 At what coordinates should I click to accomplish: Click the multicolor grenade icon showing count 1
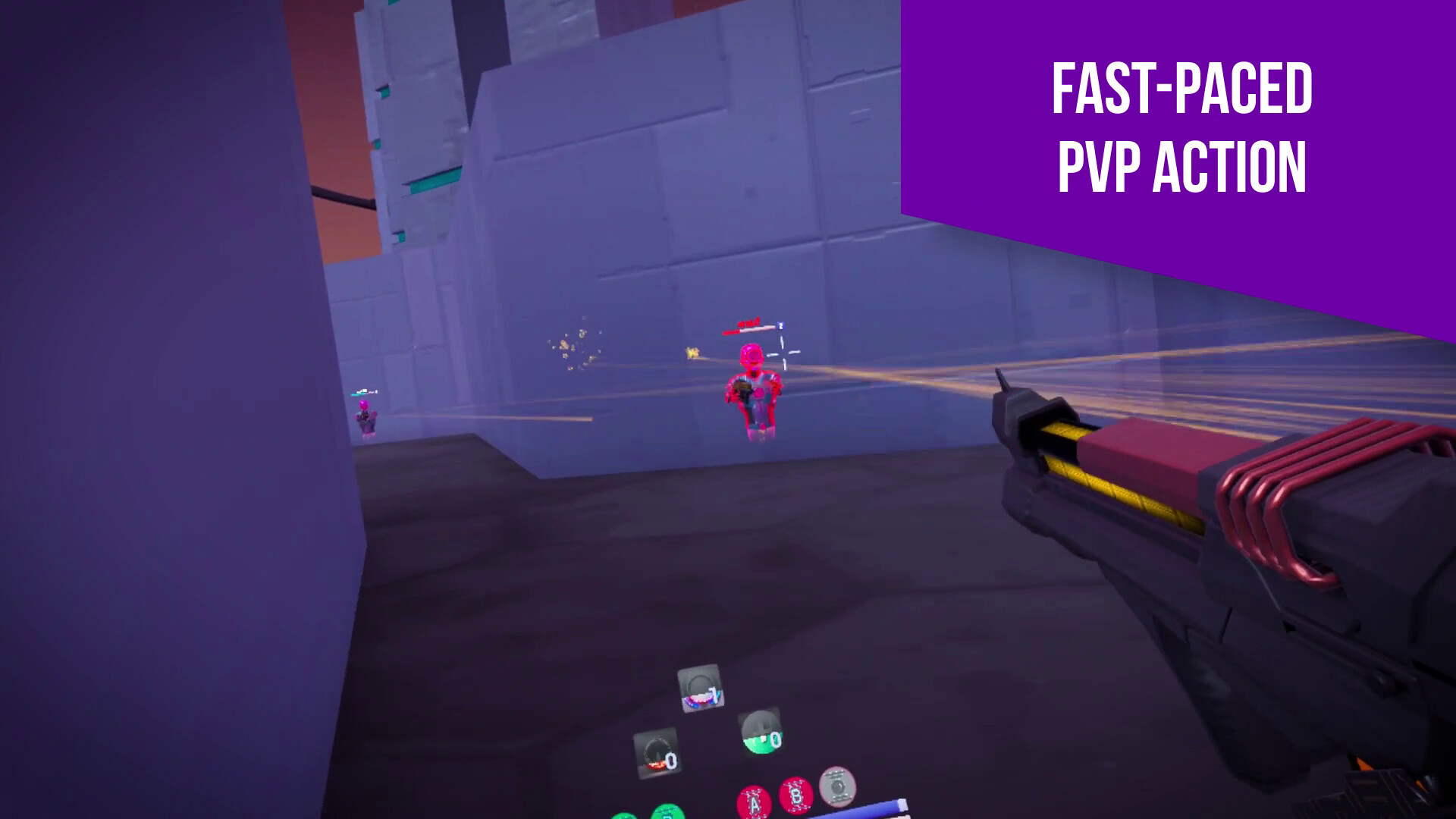point(701,689)
